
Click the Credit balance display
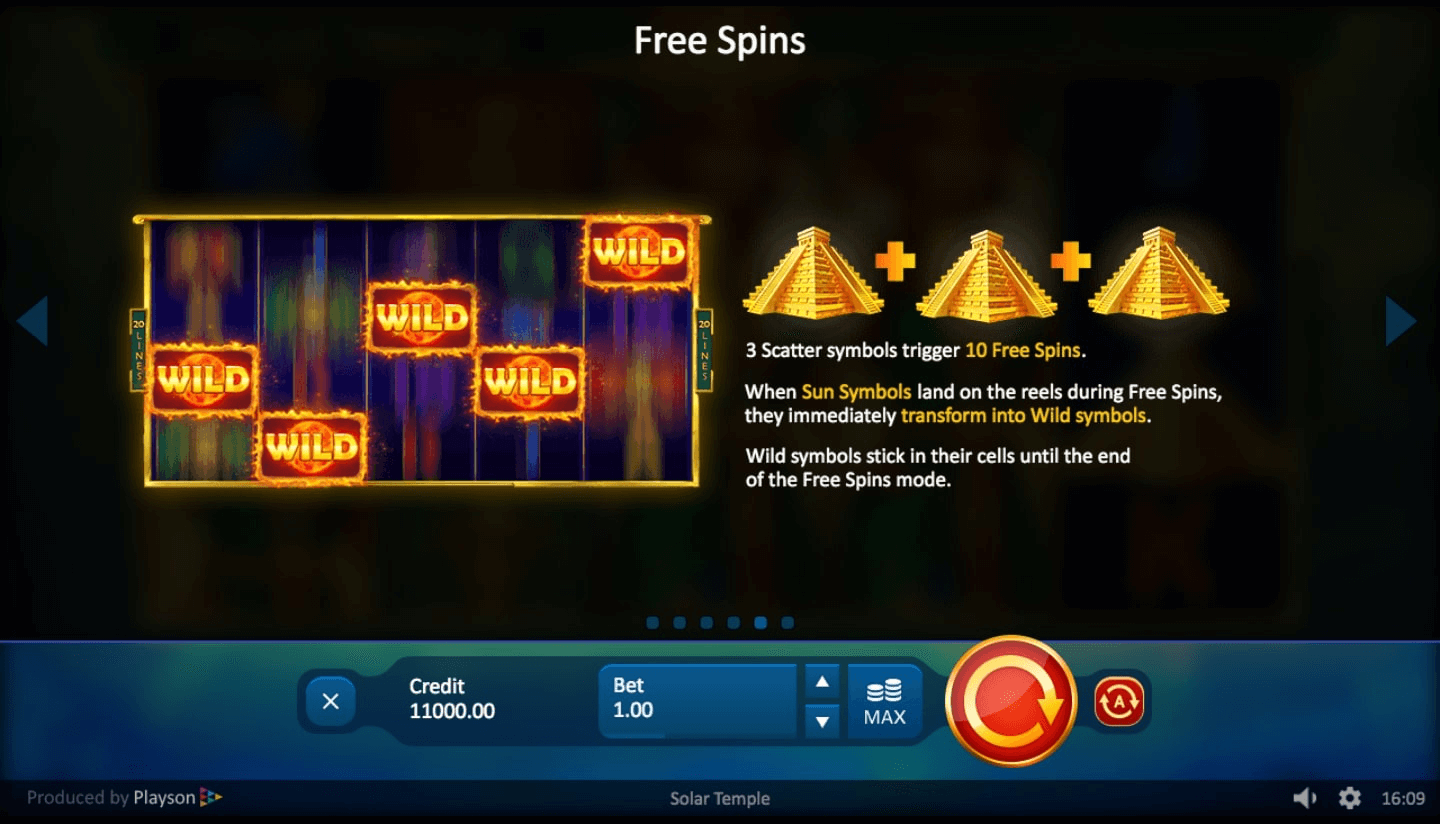[452, 700]
